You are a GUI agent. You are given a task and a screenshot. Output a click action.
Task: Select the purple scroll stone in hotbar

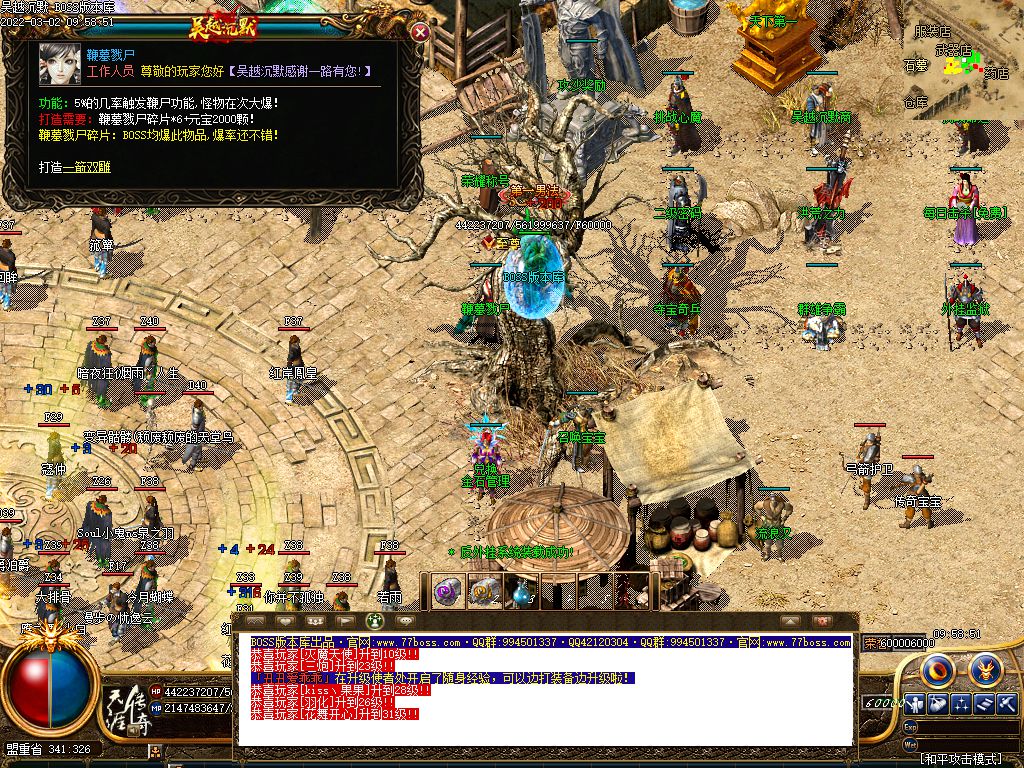click(446, 591)
